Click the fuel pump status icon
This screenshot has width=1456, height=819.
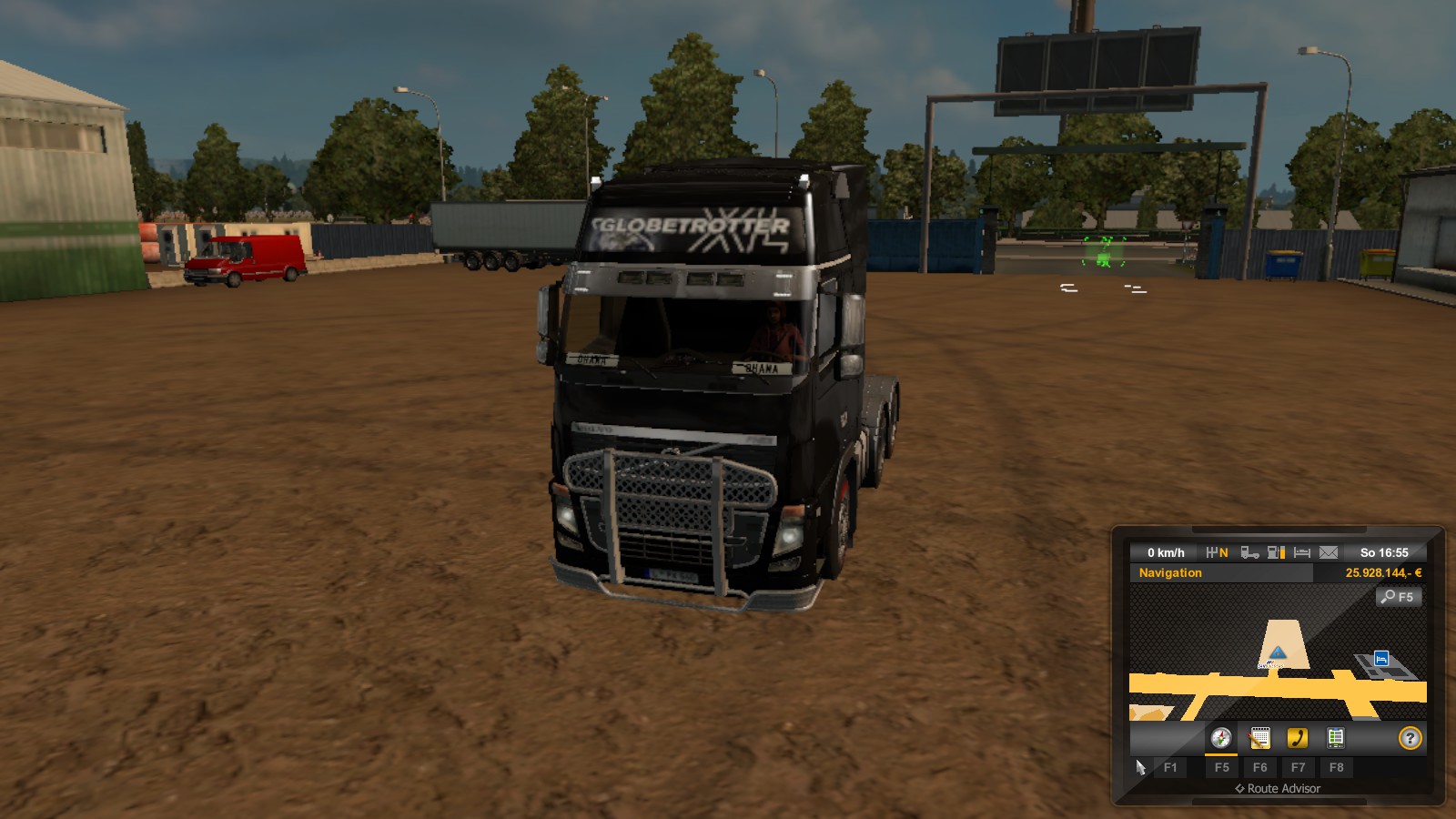(1276, 552)
